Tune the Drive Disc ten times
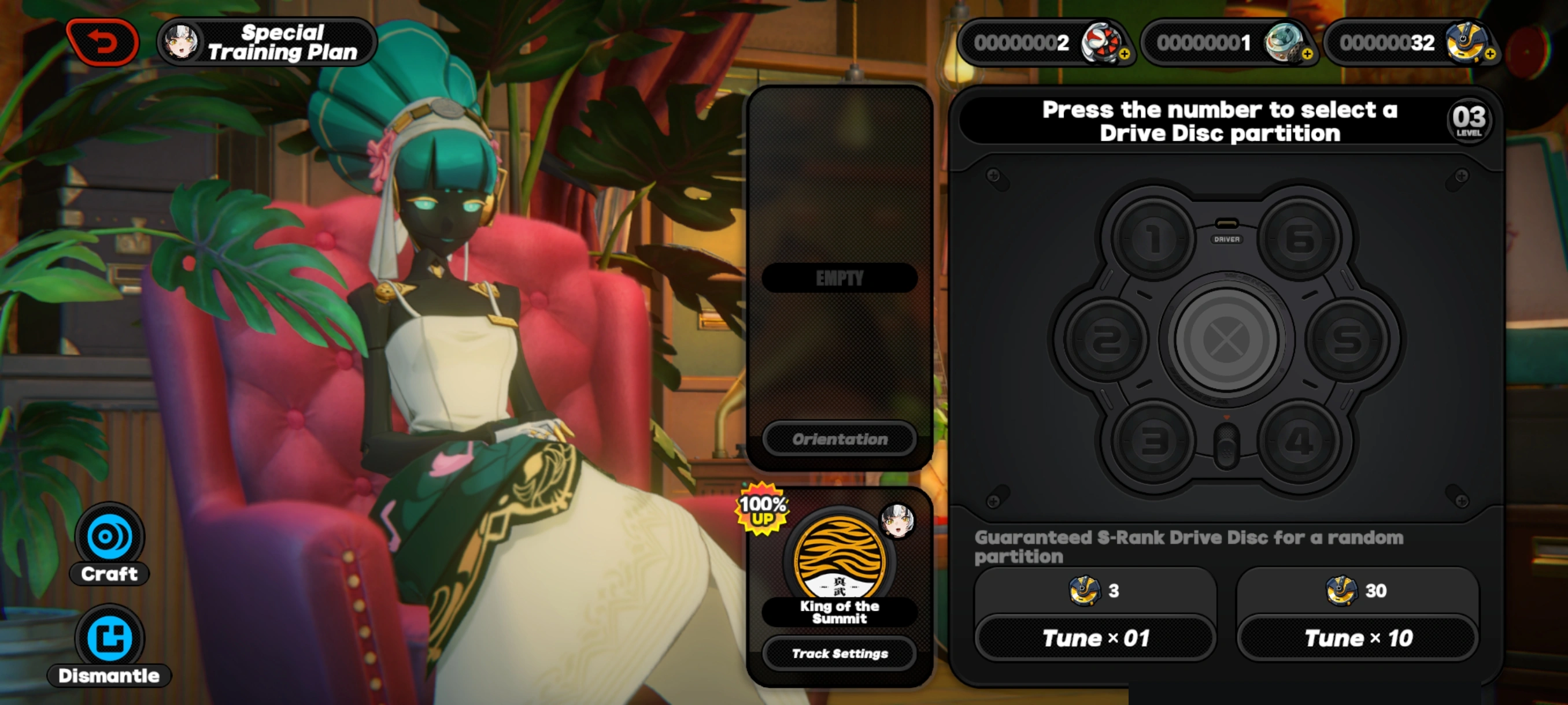 pyautogui.click(x=1358, y=637)
